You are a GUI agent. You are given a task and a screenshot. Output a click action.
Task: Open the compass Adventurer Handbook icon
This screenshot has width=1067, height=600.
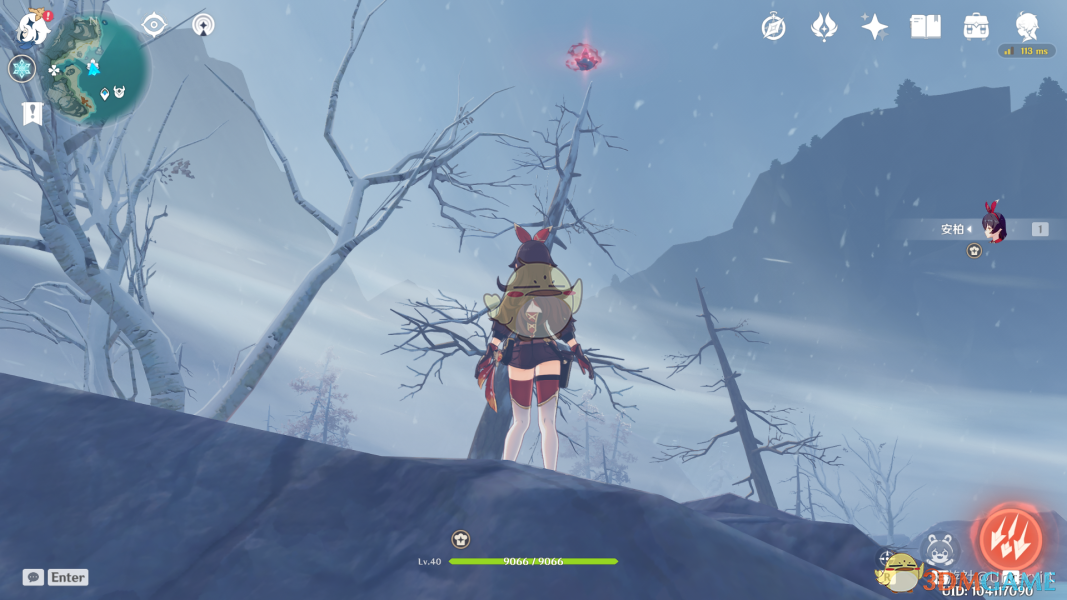tap(773, 27)
